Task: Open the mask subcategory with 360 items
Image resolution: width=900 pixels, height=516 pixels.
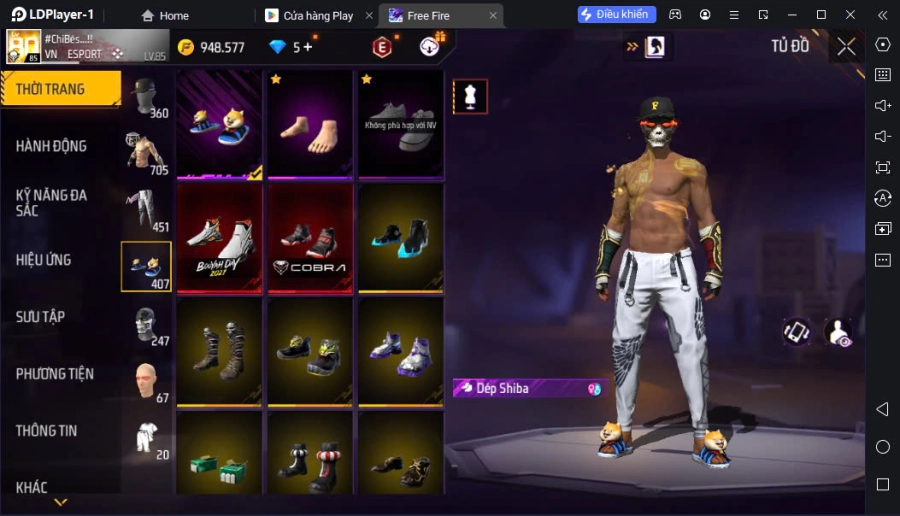Action: (146, 97)
